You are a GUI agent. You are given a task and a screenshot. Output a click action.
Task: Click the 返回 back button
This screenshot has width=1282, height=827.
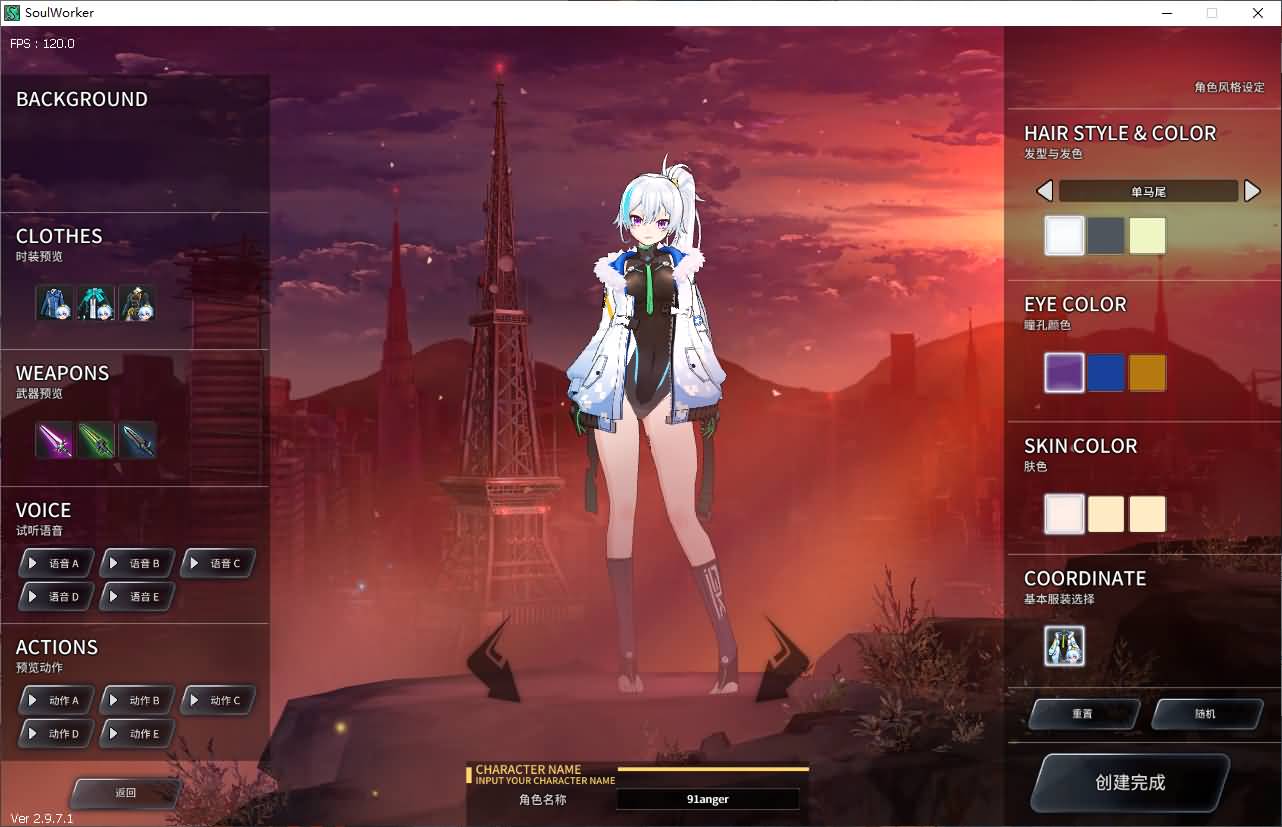click(124, 792)
